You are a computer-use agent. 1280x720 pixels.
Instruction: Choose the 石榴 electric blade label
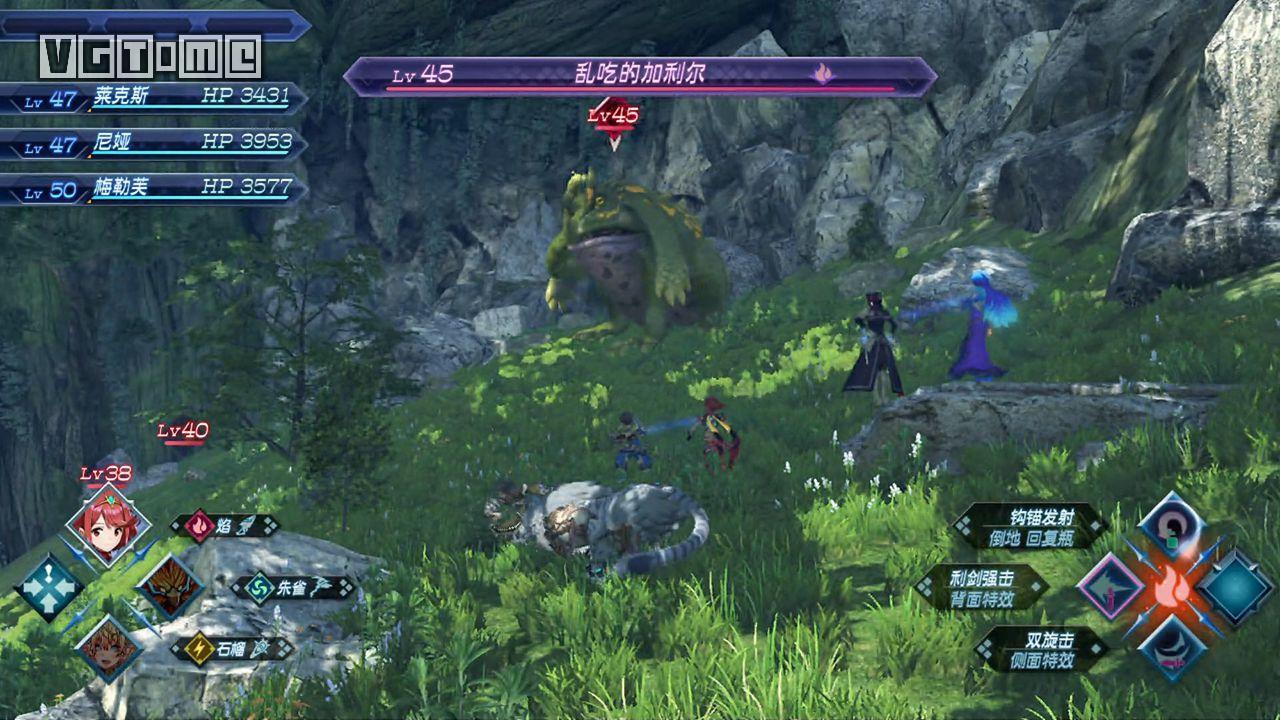[x=233, y=648]
